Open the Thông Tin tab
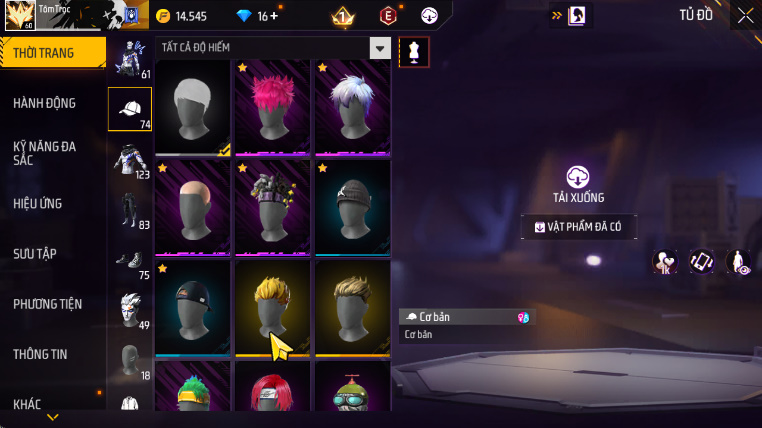The width and height of the screenshot is (762, 428). [41, 354]
